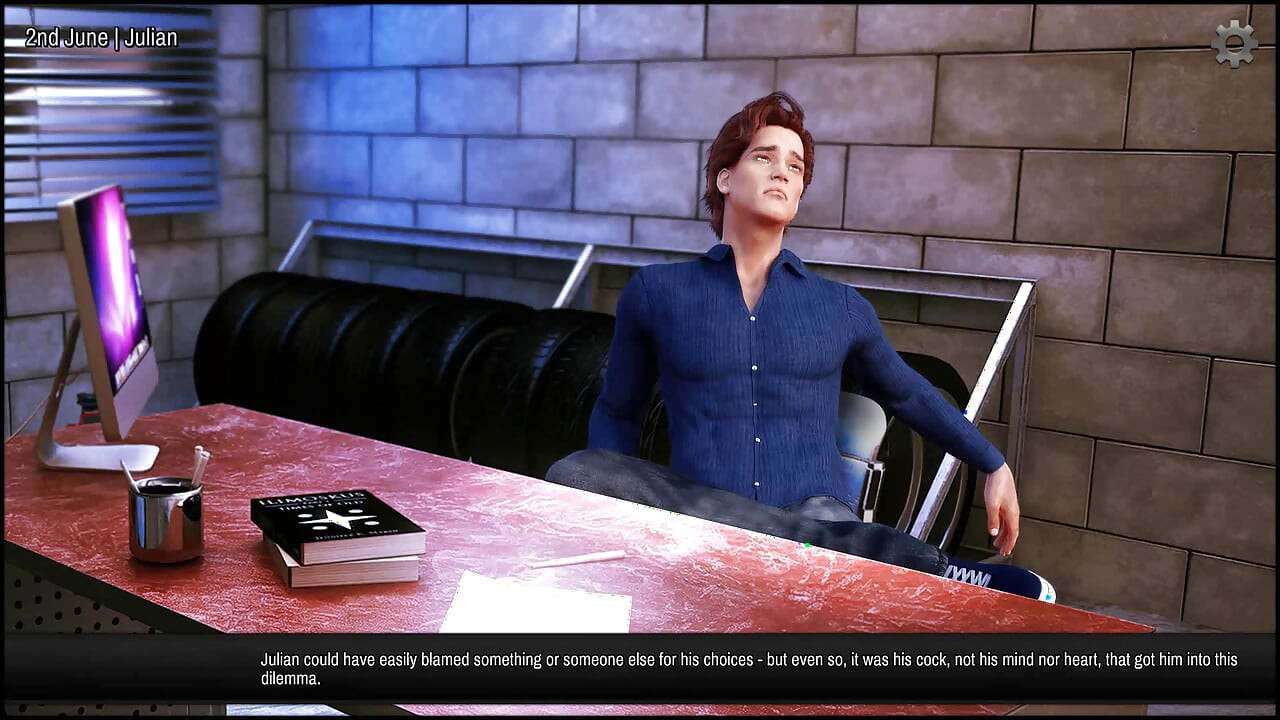The height and width of the screenshot is (720, 1280).
Task: Open the settings gear icon
Action: pos(1234,44)
